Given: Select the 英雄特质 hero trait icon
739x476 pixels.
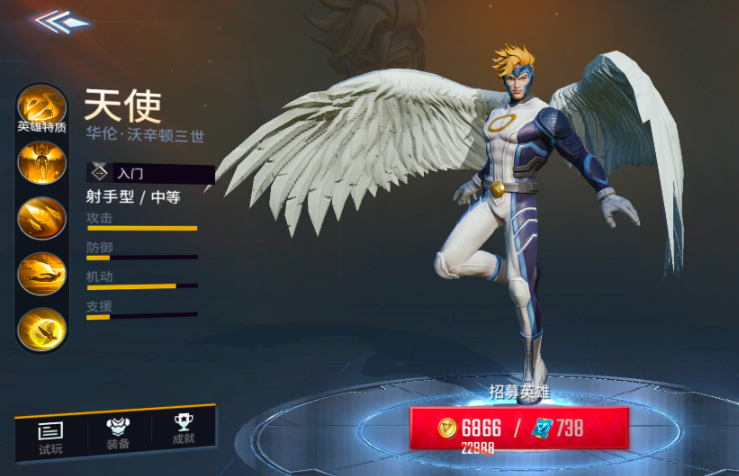Looking at the screenshot, I should tap(41, 109).
